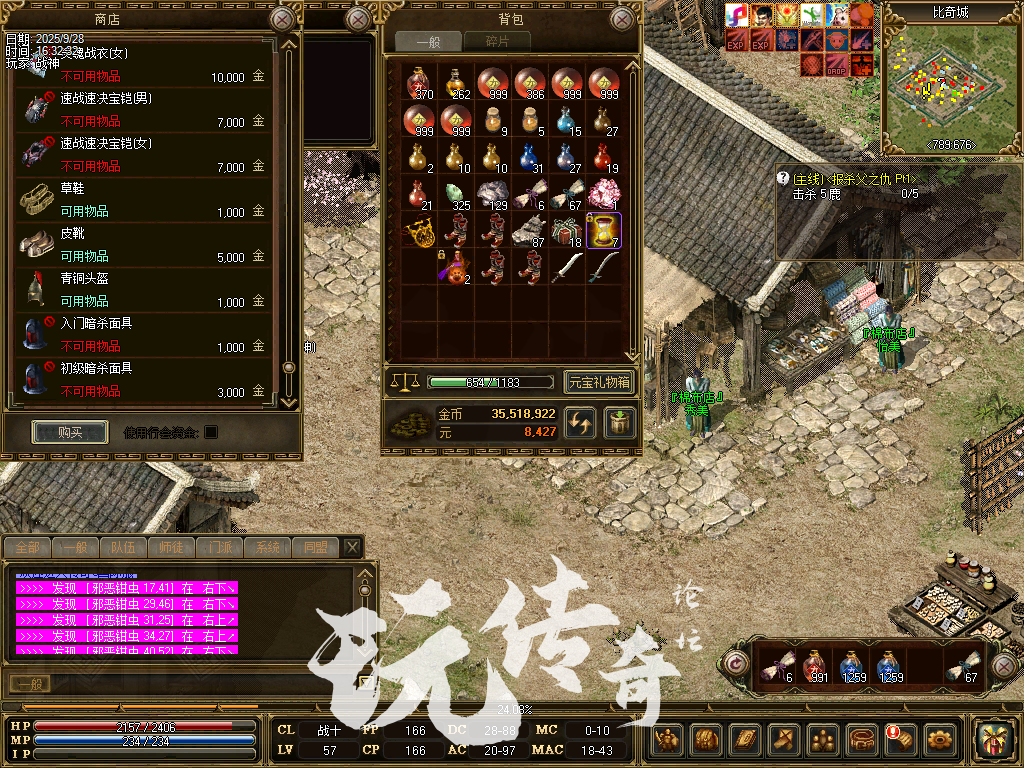Switch chat to the 队伍 tab
This screenshot has height=768, width=1024.
tap(124, 547)
